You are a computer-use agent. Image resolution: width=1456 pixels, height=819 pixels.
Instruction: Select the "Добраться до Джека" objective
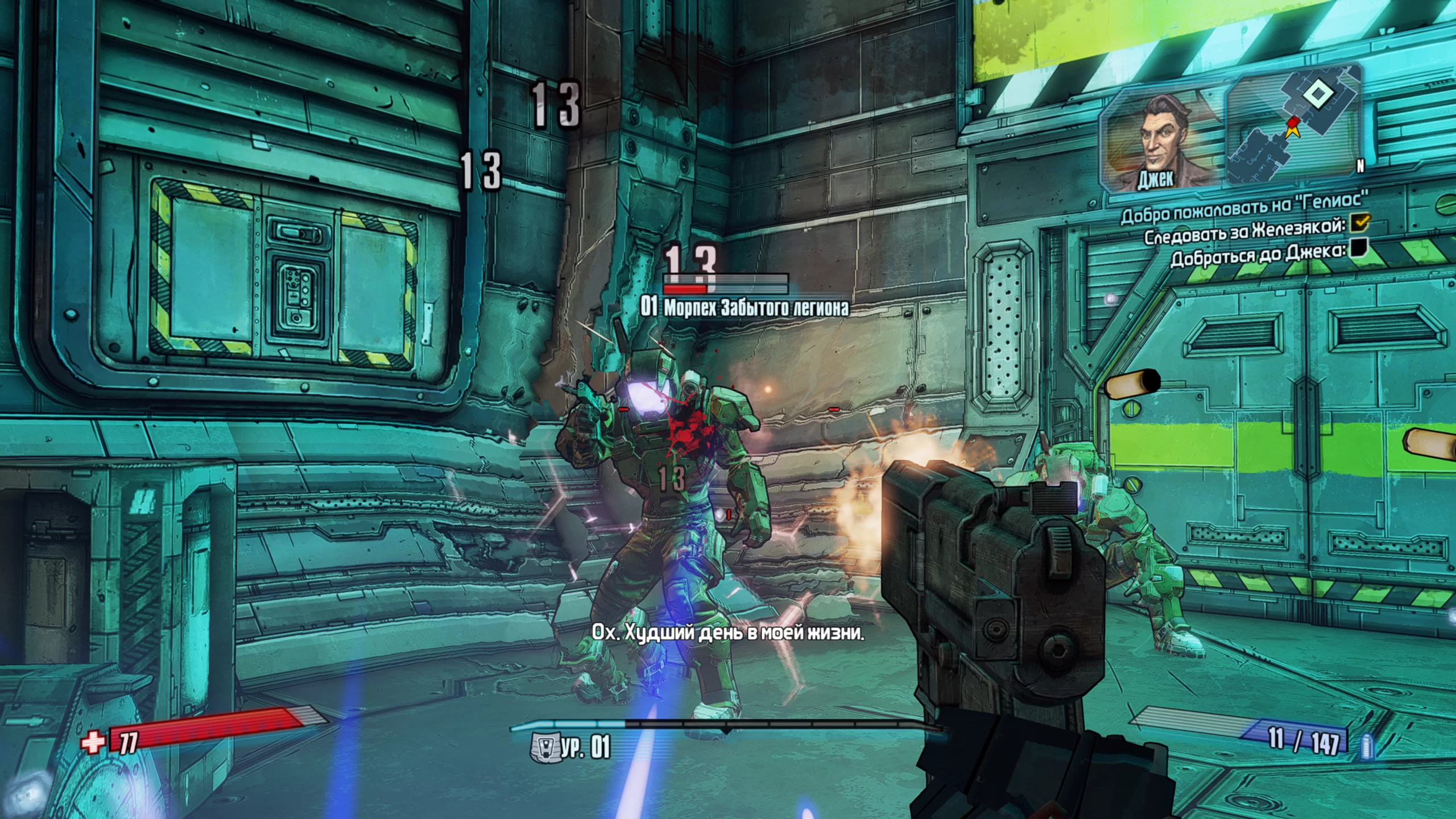pos(1258,253)
